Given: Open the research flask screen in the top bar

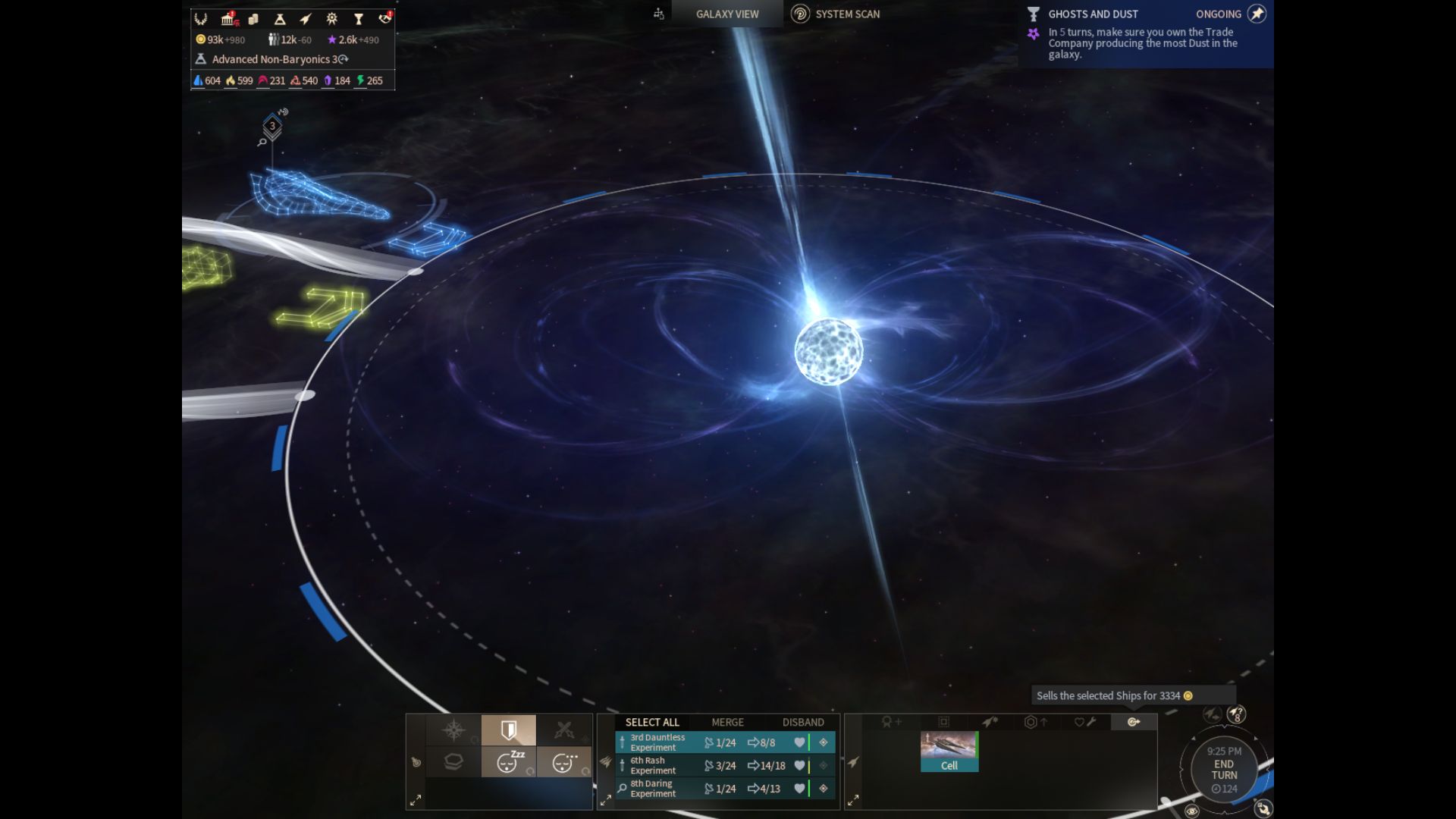Looking at the screenshot, I should [279, 19].
